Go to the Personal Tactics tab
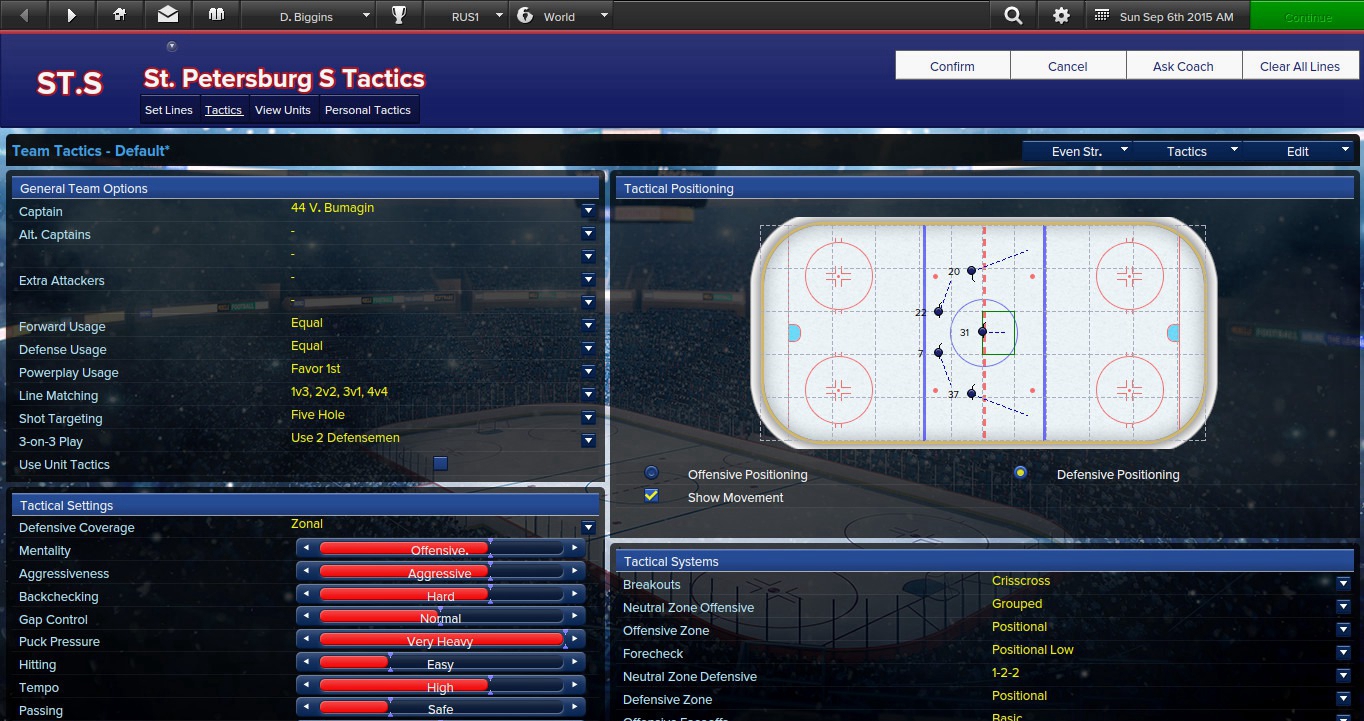Viewport: 1364px width, 721px height. (367, 110)
